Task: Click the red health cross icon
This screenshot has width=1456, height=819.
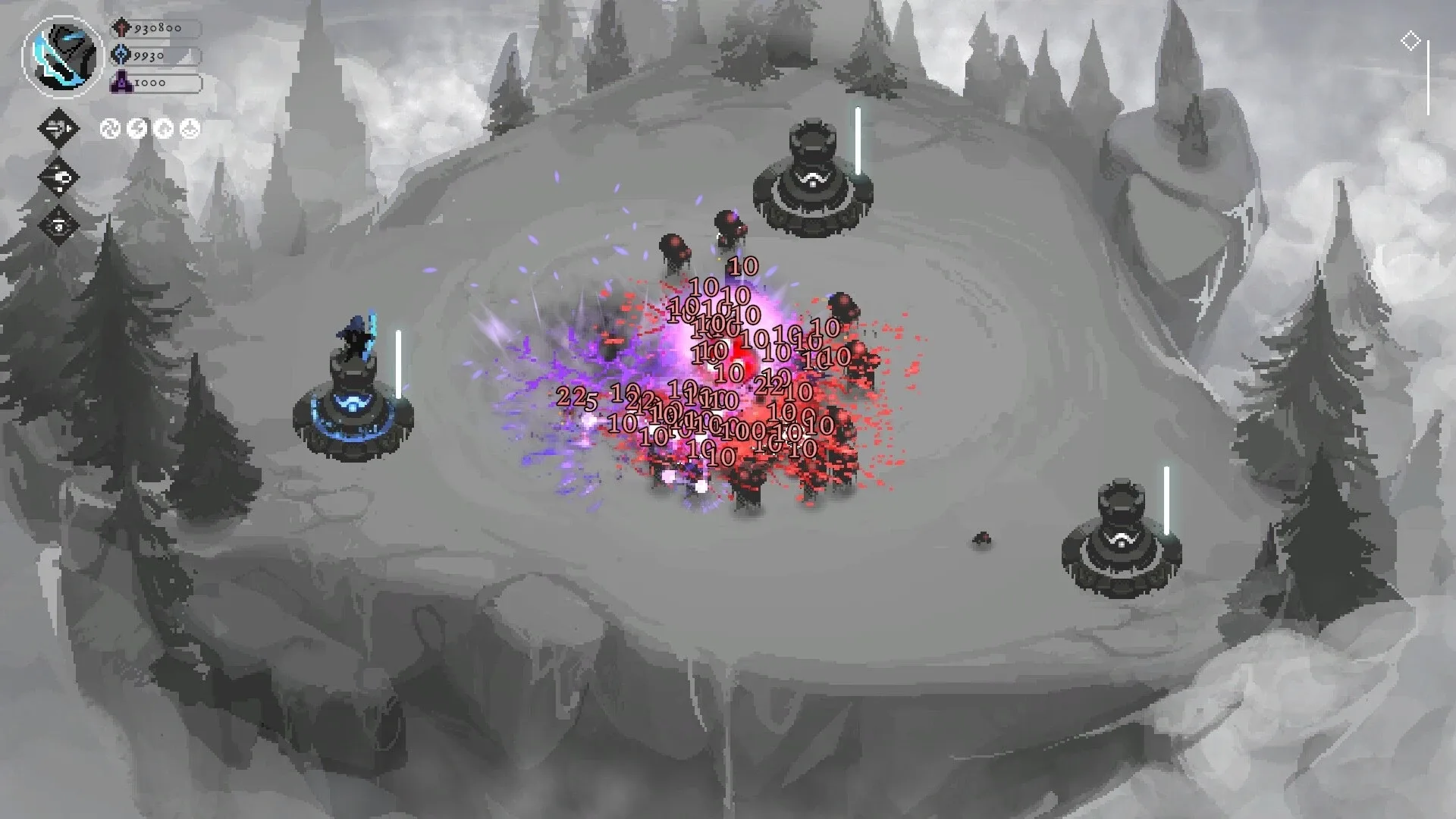Action: [x=122, y=27]
